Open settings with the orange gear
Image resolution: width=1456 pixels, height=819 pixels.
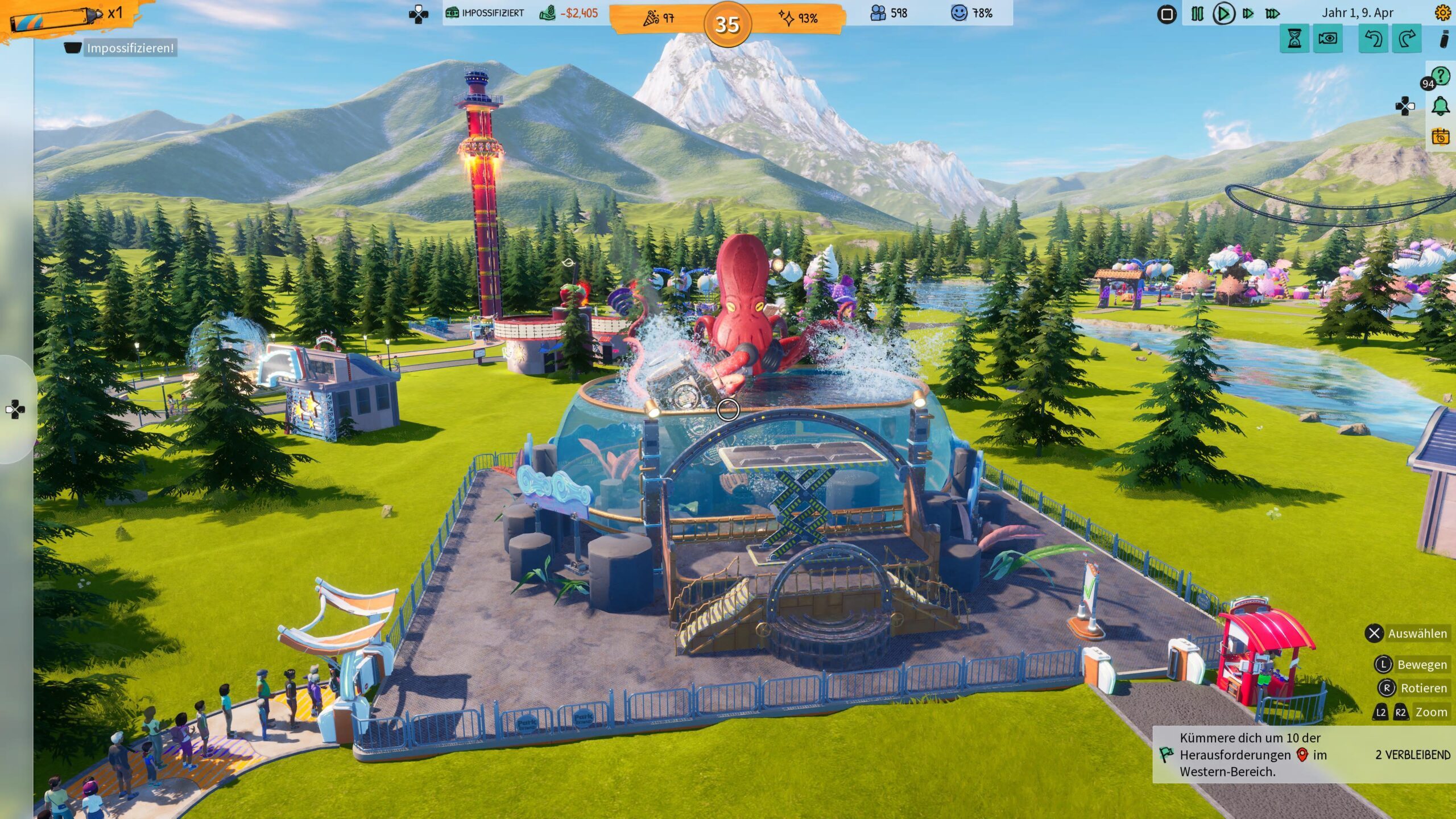point(1443,13)
